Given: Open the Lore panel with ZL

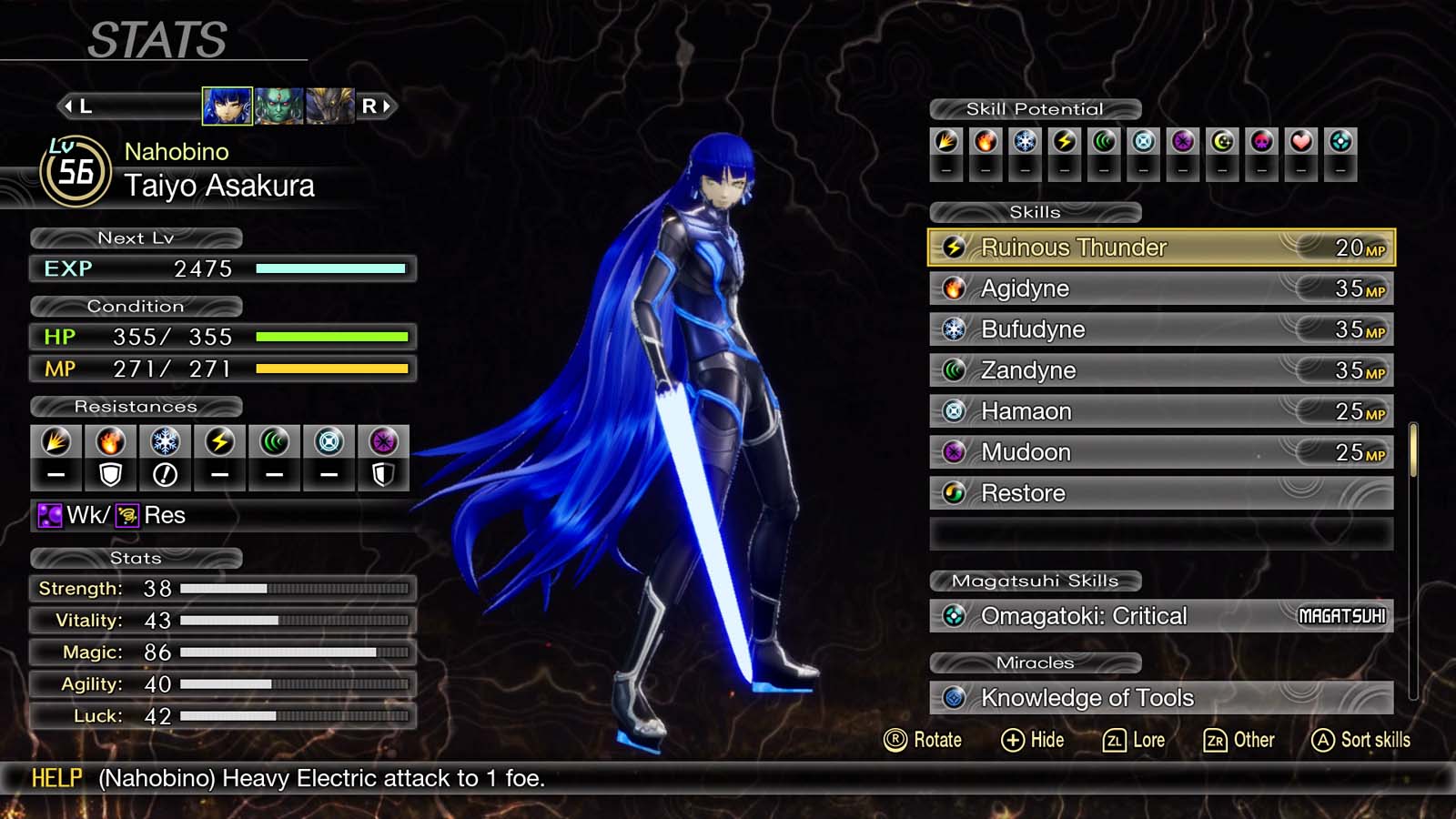Looking at the screenshot, I should 1133,740.
